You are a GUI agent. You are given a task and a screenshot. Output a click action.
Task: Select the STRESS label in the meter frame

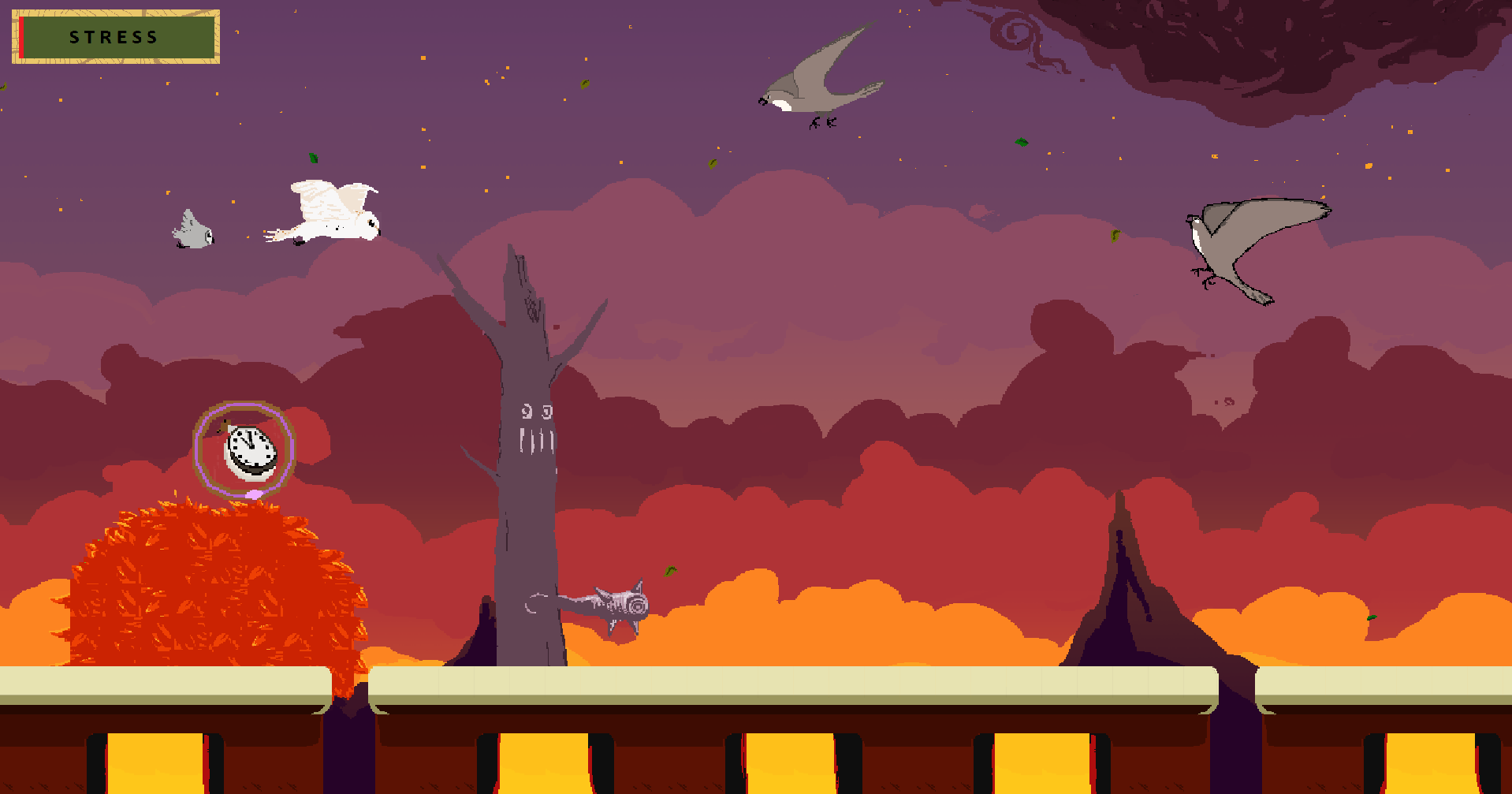pos(113,36)
